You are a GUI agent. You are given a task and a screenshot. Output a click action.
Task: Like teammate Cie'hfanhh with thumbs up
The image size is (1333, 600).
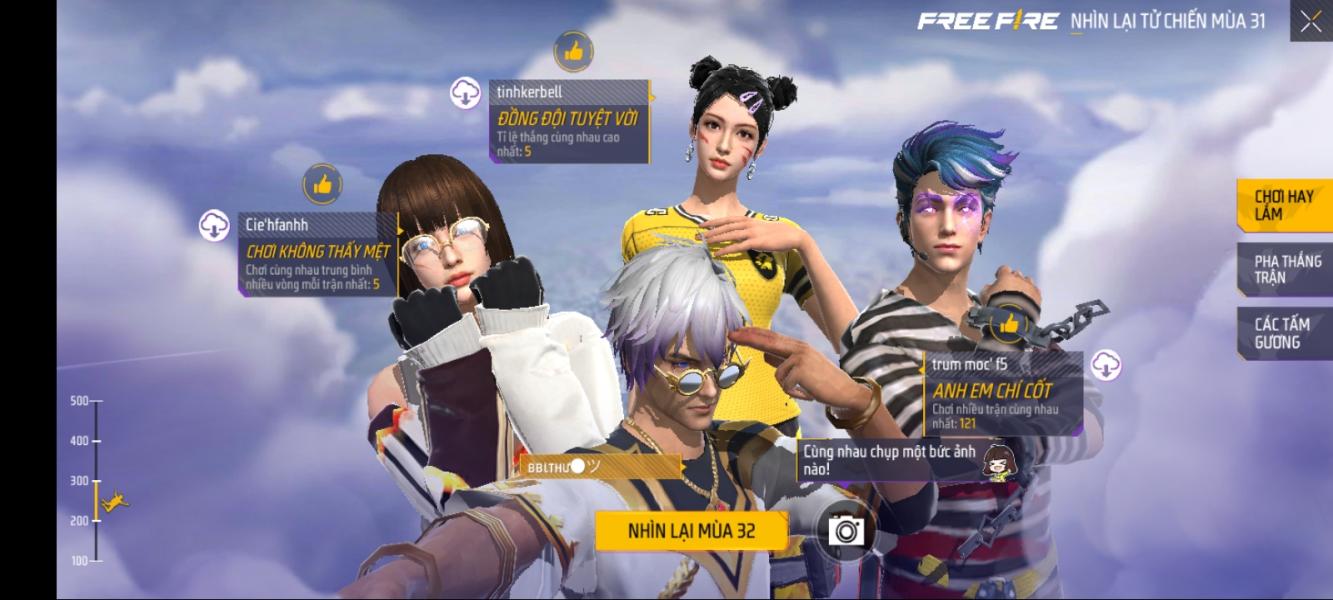click(x=322, y=184)
